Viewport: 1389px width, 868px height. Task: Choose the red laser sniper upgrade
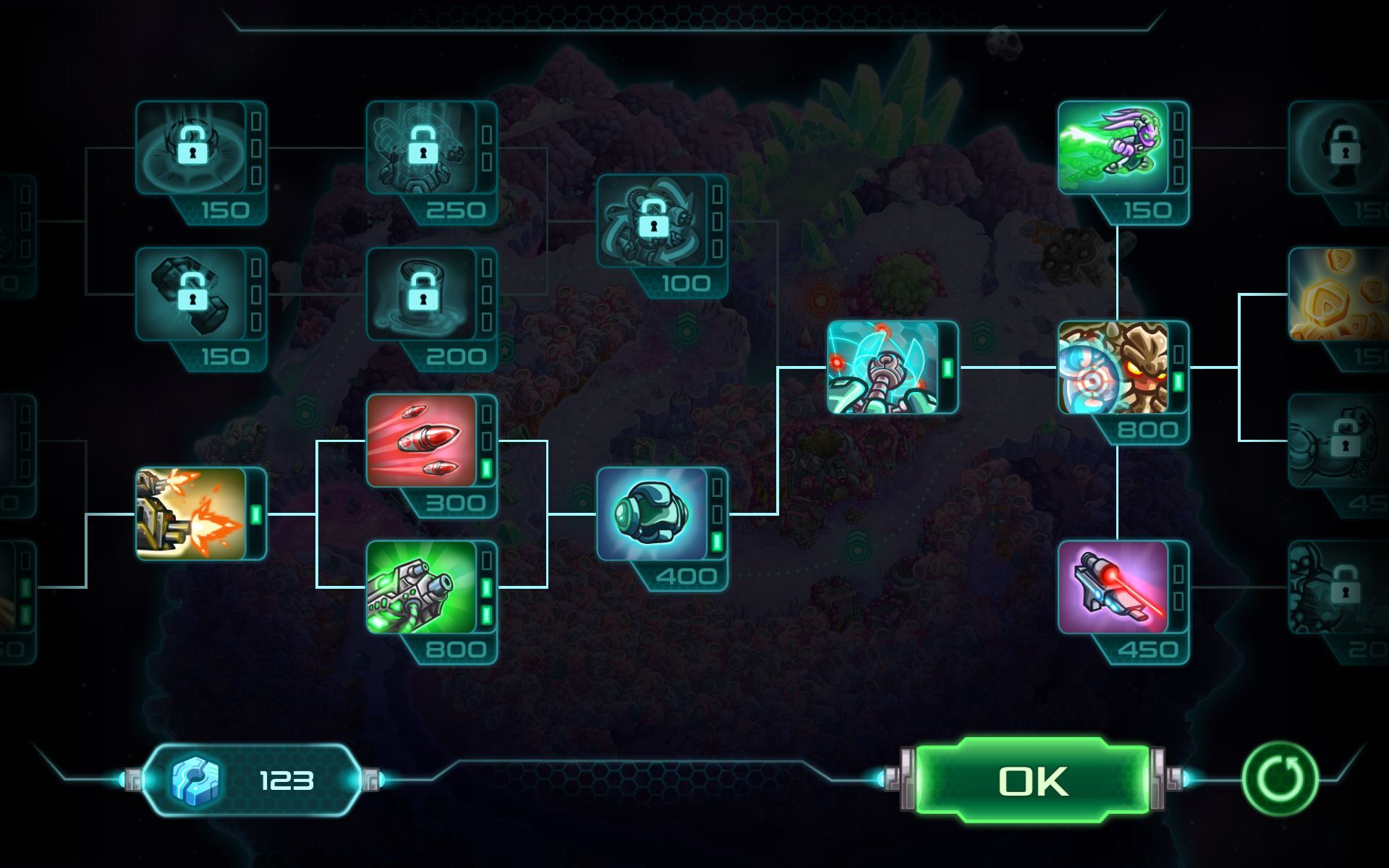point(1113,587)
